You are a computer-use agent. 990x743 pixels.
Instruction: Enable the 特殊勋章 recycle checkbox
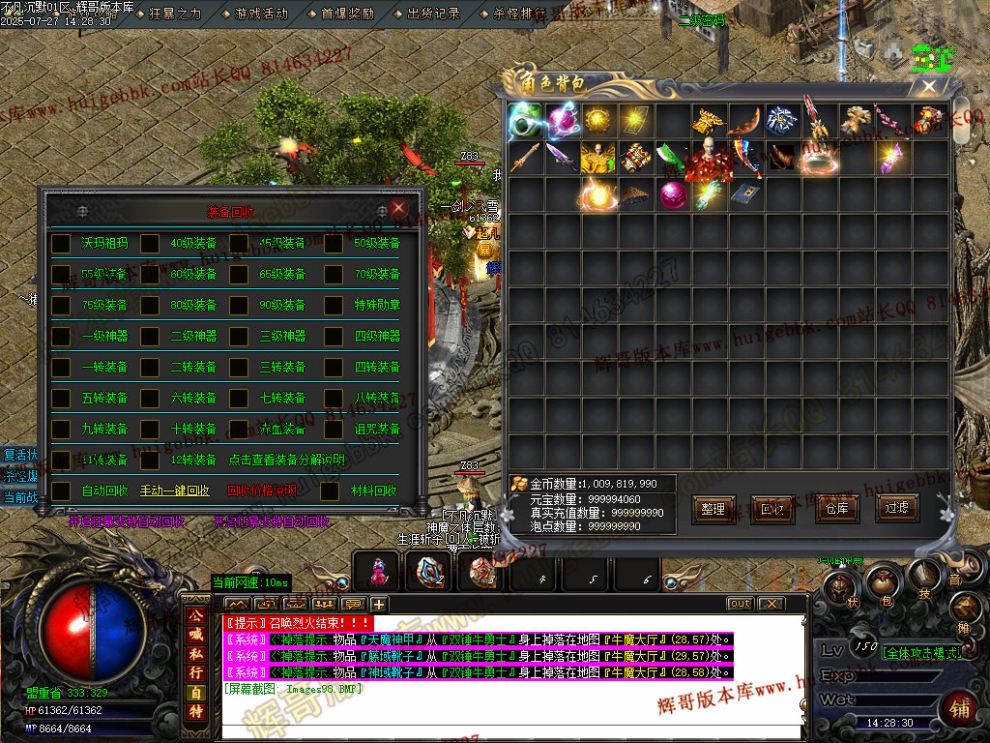coord(332,305)
